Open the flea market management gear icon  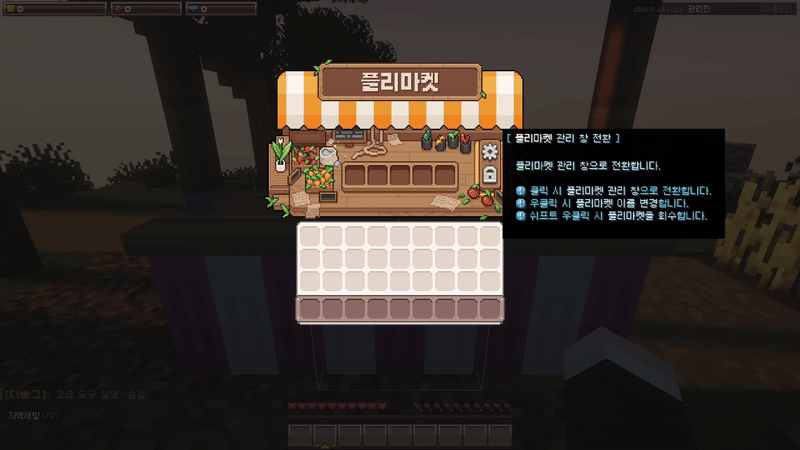click(x=489, y=152)
